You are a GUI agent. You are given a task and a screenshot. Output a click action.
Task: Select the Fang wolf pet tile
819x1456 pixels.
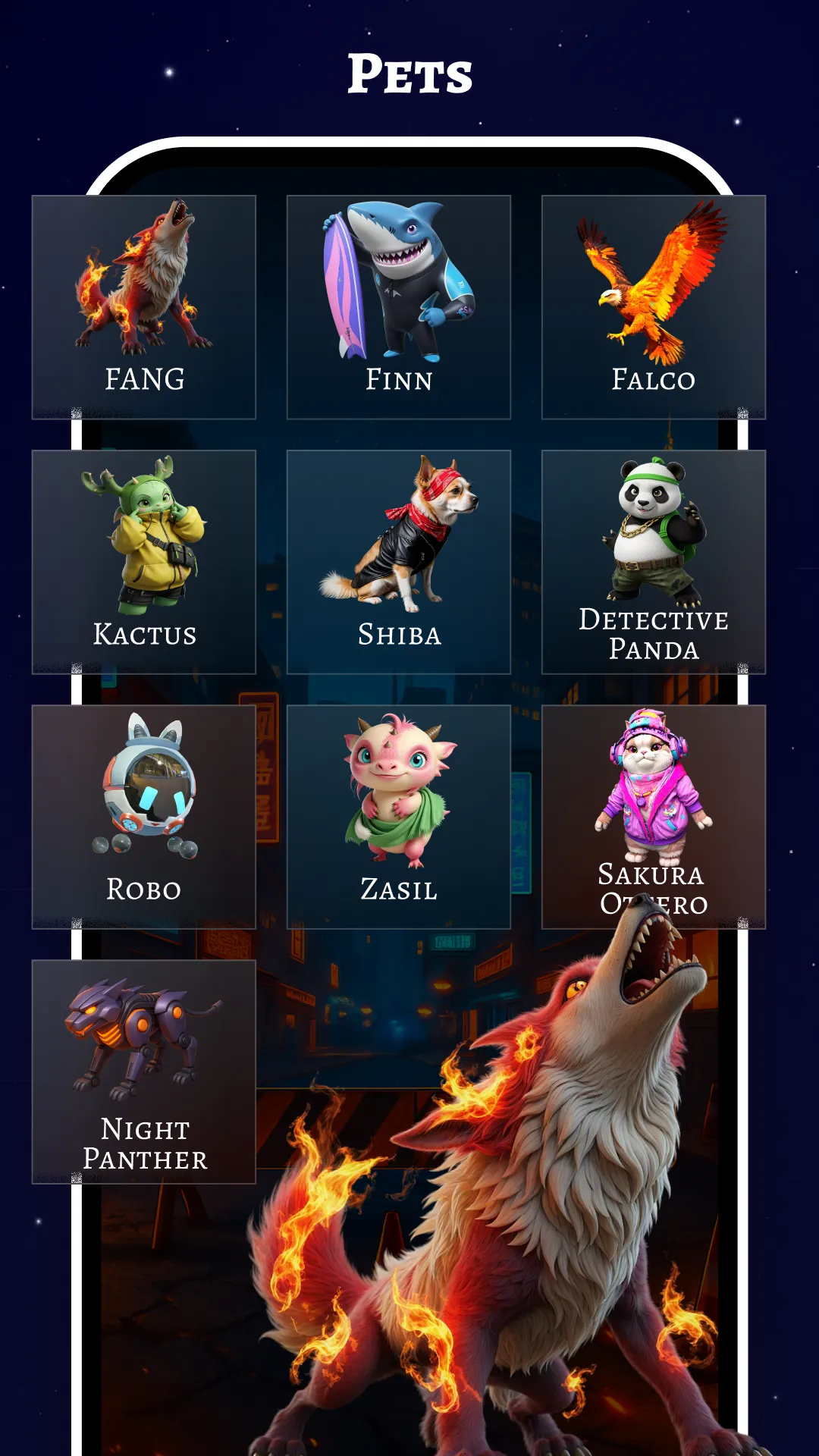pos(144,307)
